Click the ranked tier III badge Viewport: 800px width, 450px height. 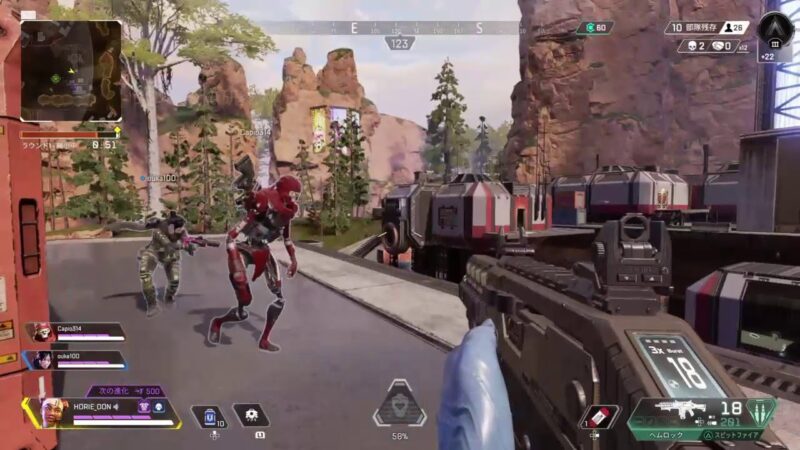(775, 28)
